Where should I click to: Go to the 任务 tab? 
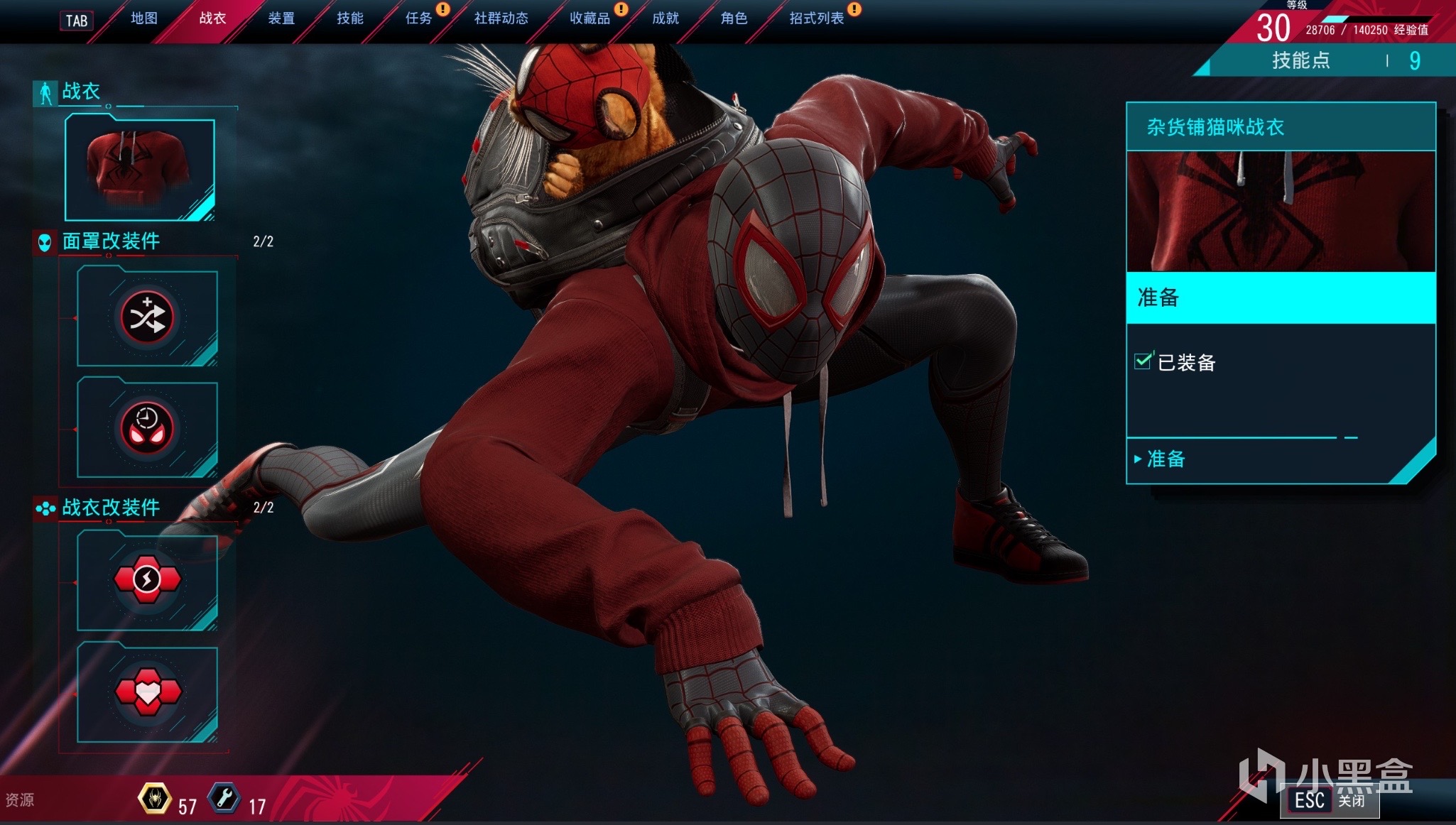418,18
